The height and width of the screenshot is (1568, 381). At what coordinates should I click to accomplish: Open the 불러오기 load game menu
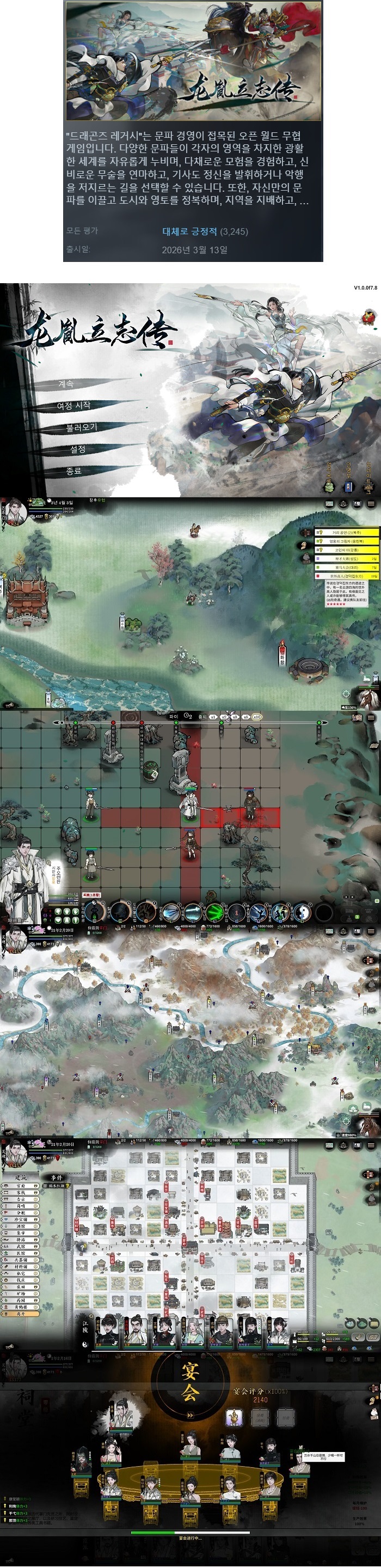tap(82, 428)
